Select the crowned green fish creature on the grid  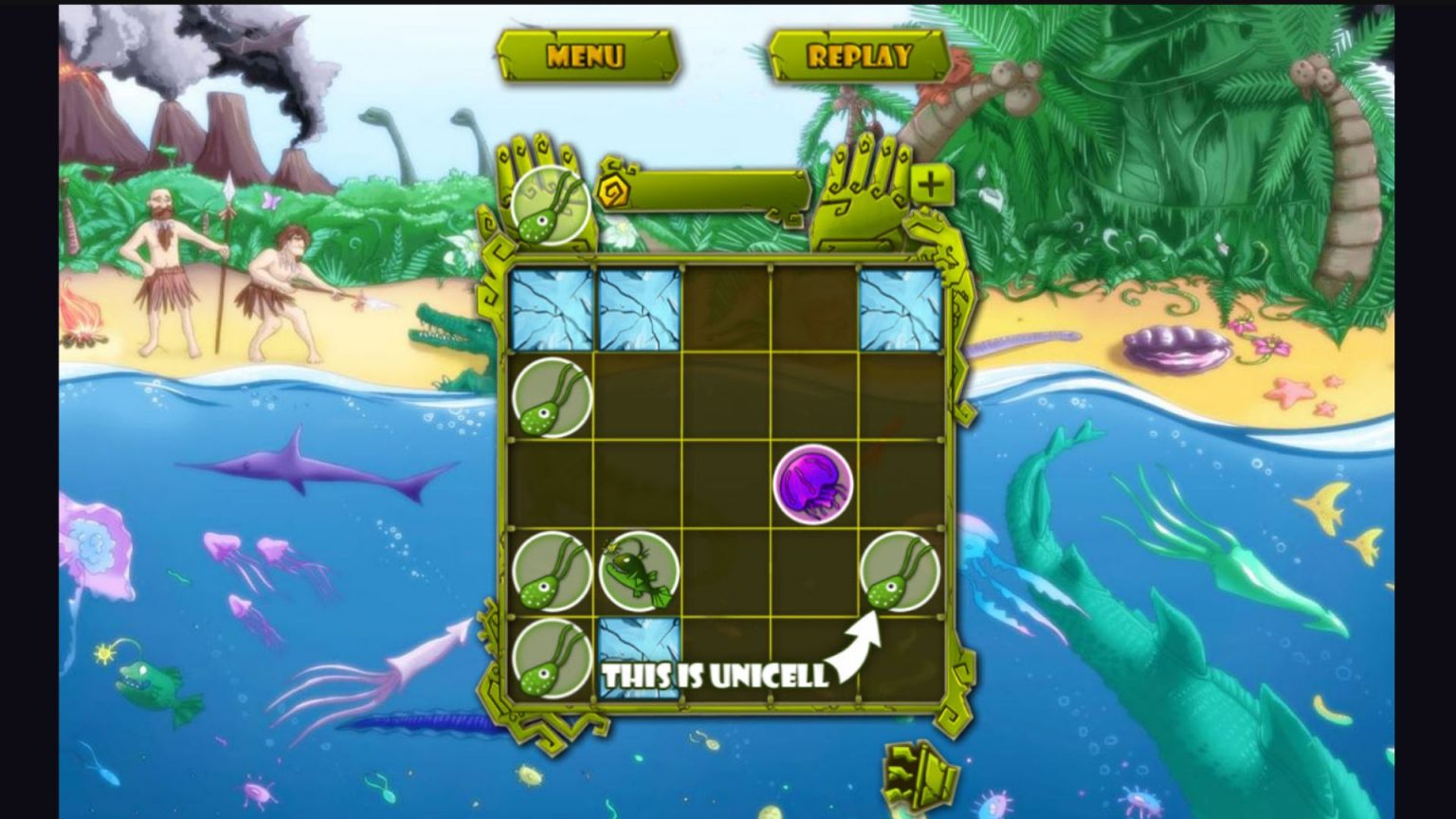[639, 572]
